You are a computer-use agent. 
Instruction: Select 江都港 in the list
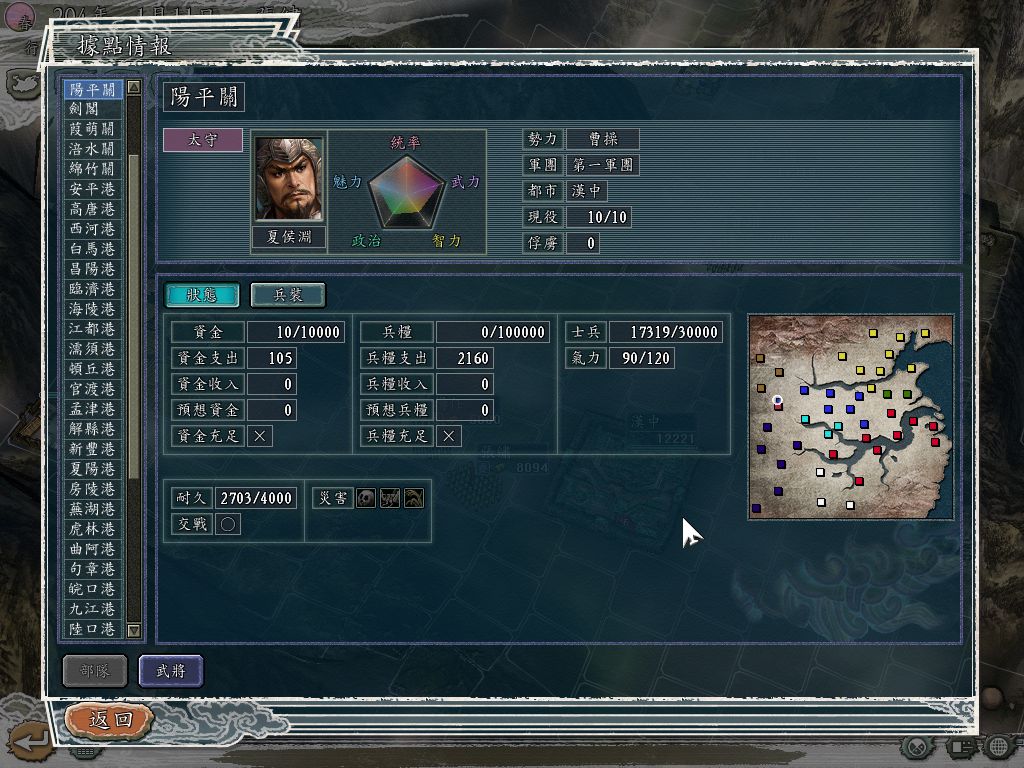[92, 329]
